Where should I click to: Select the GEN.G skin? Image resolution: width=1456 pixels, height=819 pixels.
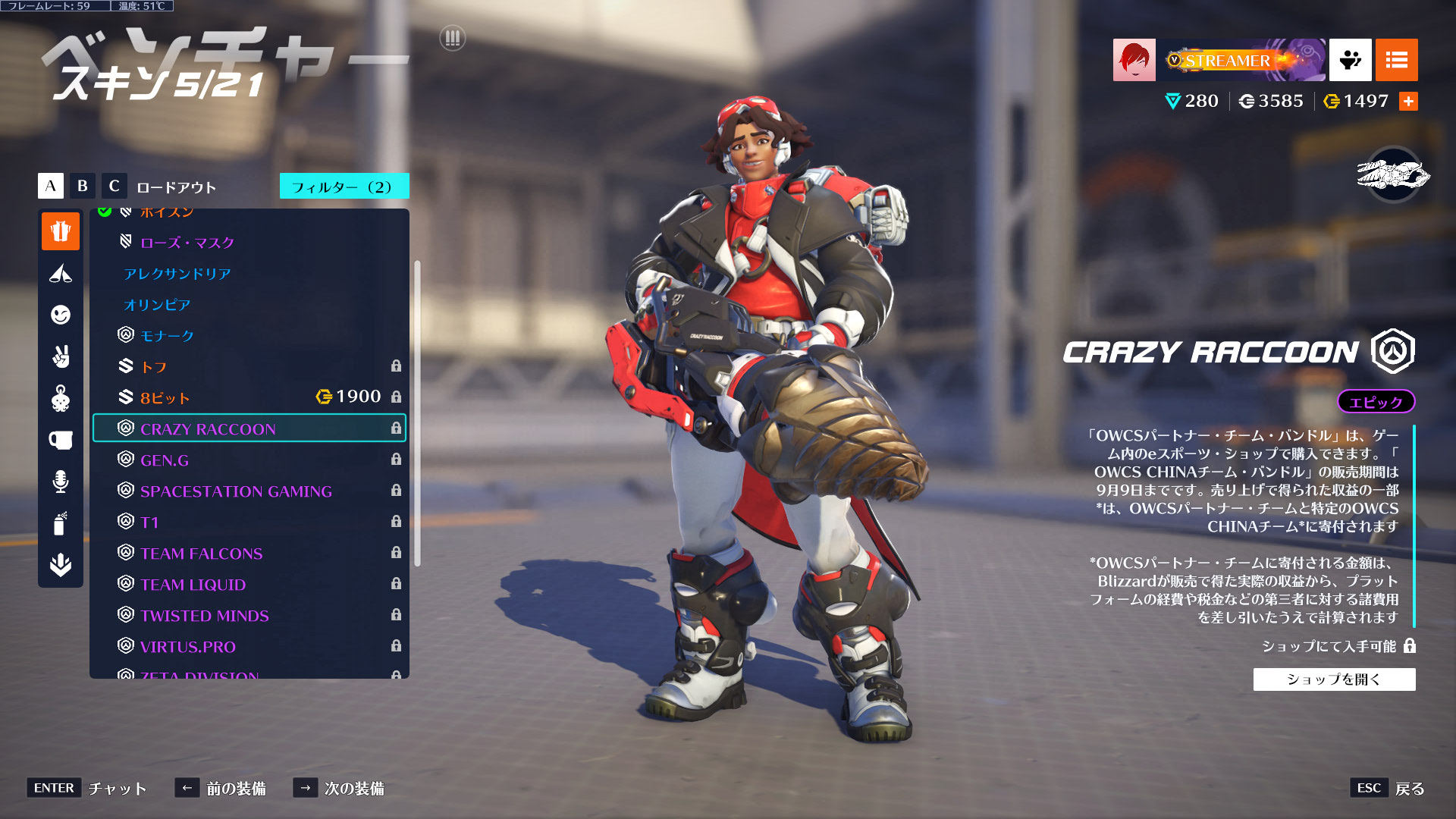click(x=165, y=460)
